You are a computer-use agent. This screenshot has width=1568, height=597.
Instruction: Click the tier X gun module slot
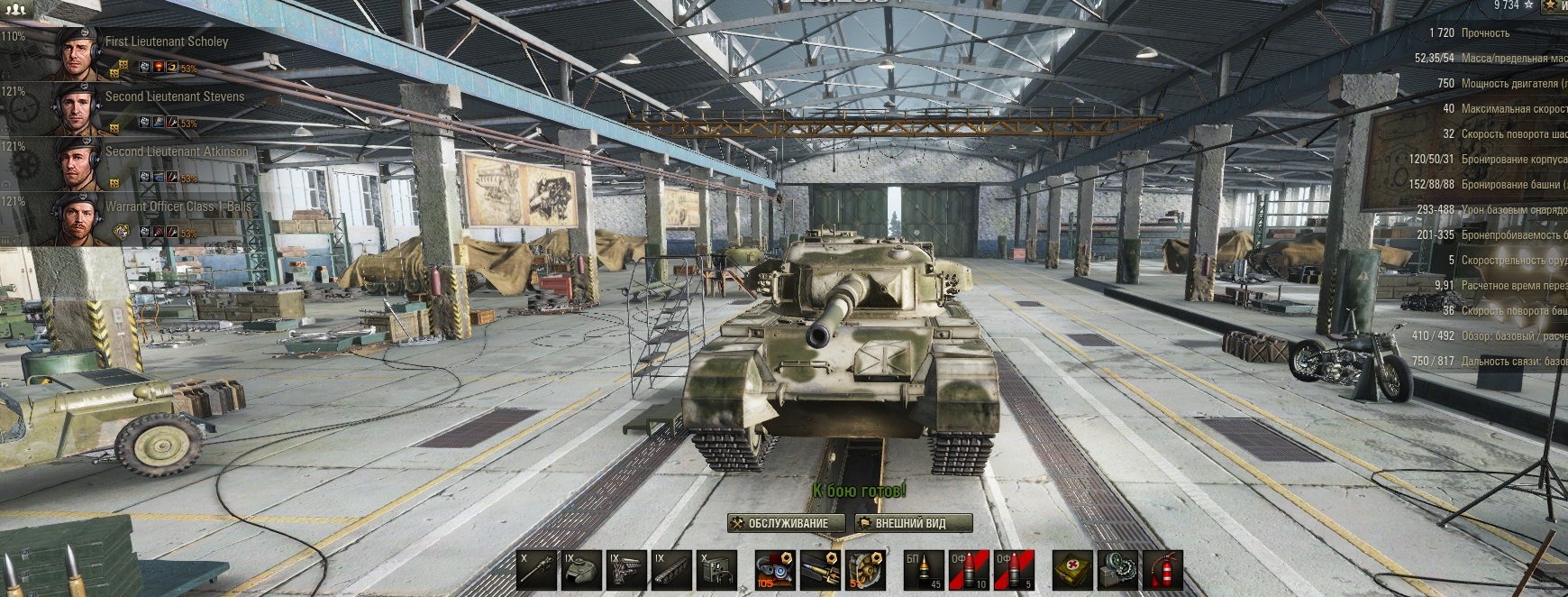pyautogui.click(x=536, y=571)
